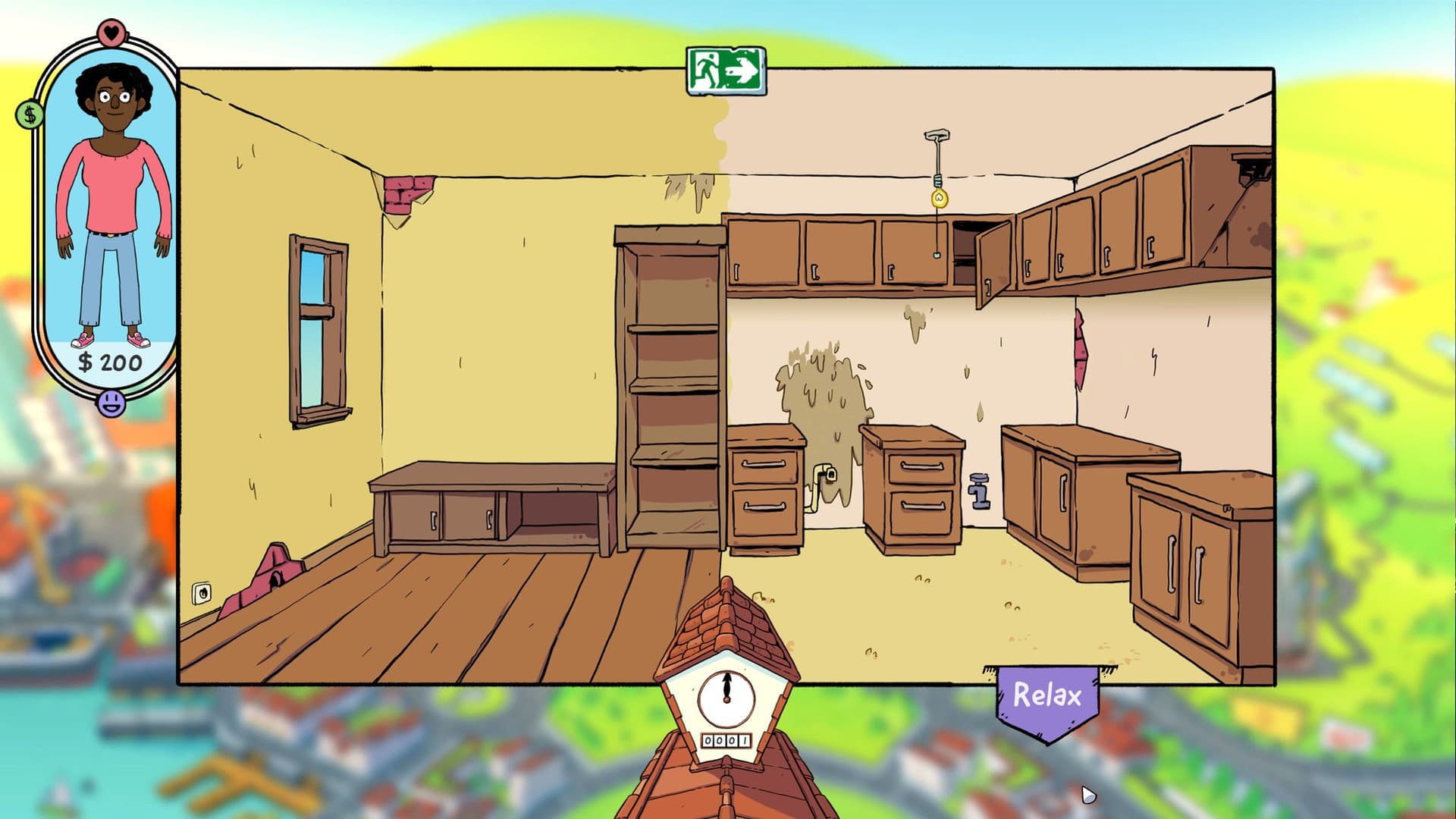Select the green dollar coin icon
1456x819 pixels.
[x=29, y=115]
